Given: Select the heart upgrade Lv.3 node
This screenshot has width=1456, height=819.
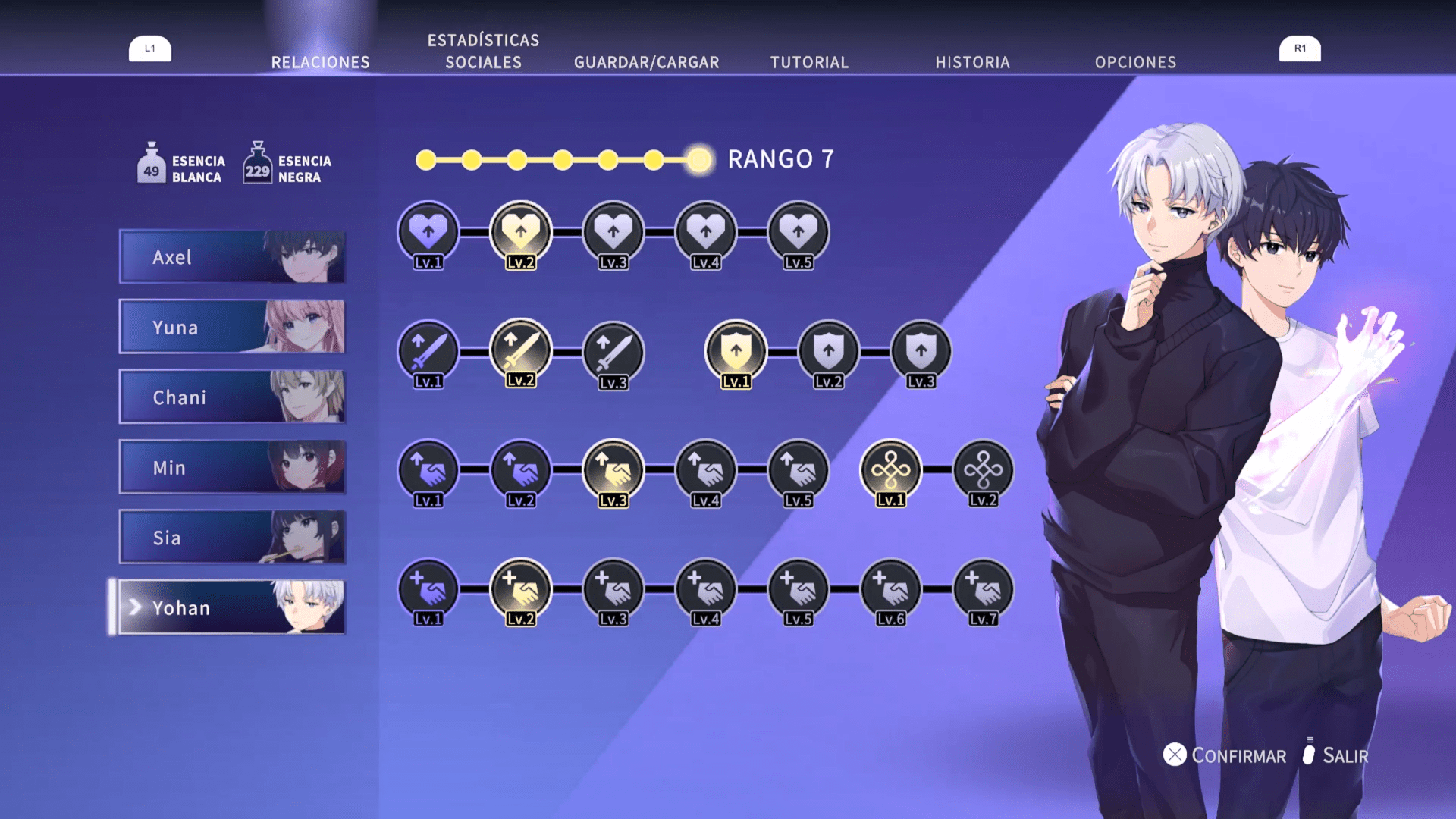Looking at the screenshot, I should [613, 232].
